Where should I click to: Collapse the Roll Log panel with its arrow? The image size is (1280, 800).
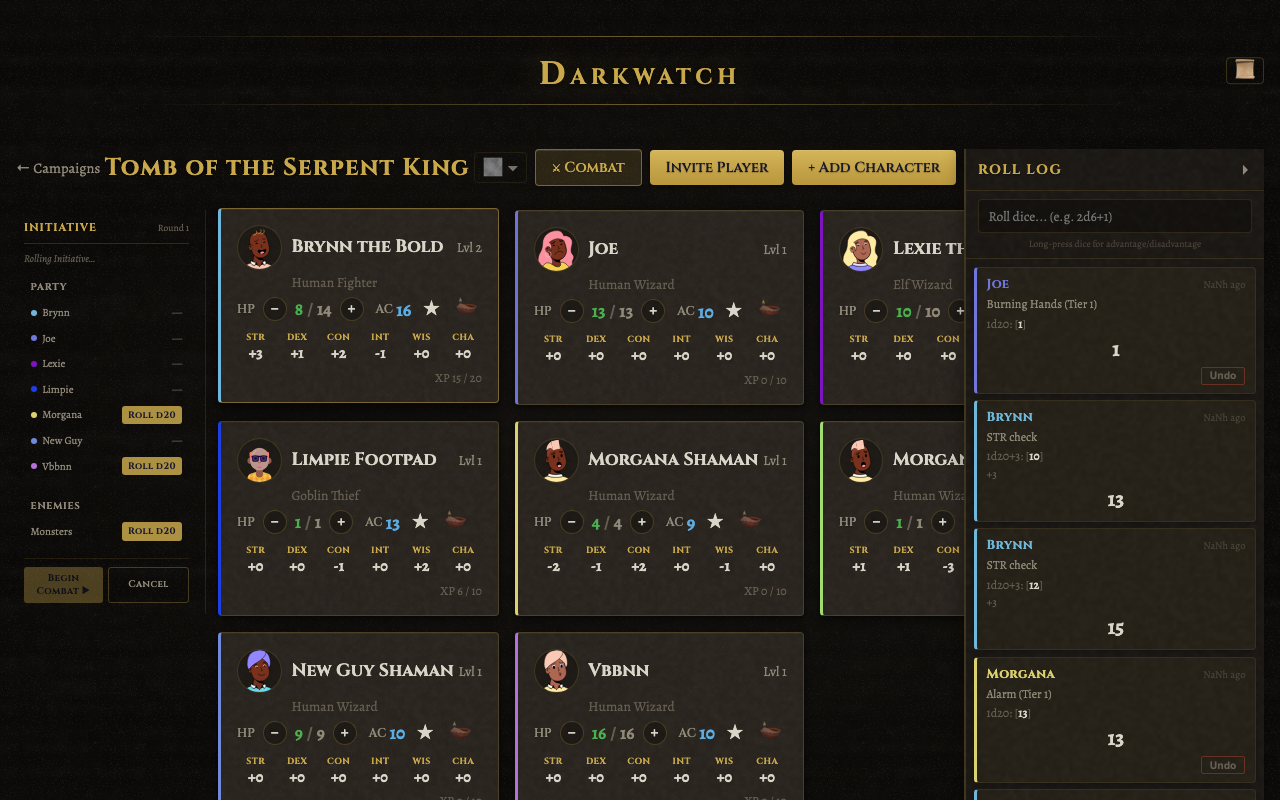(1245, 169)
